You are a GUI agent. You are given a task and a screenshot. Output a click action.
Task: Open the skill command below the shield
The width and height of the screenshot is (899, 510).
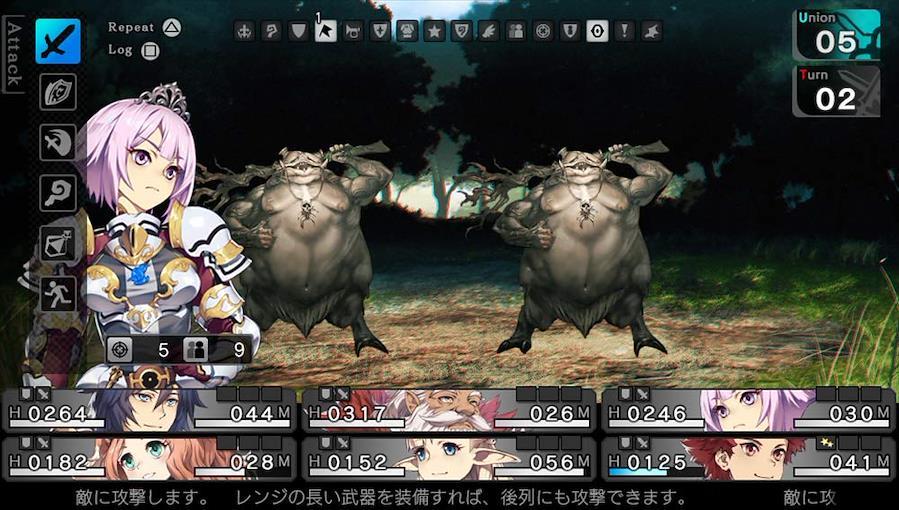click(x=58, y=142)
